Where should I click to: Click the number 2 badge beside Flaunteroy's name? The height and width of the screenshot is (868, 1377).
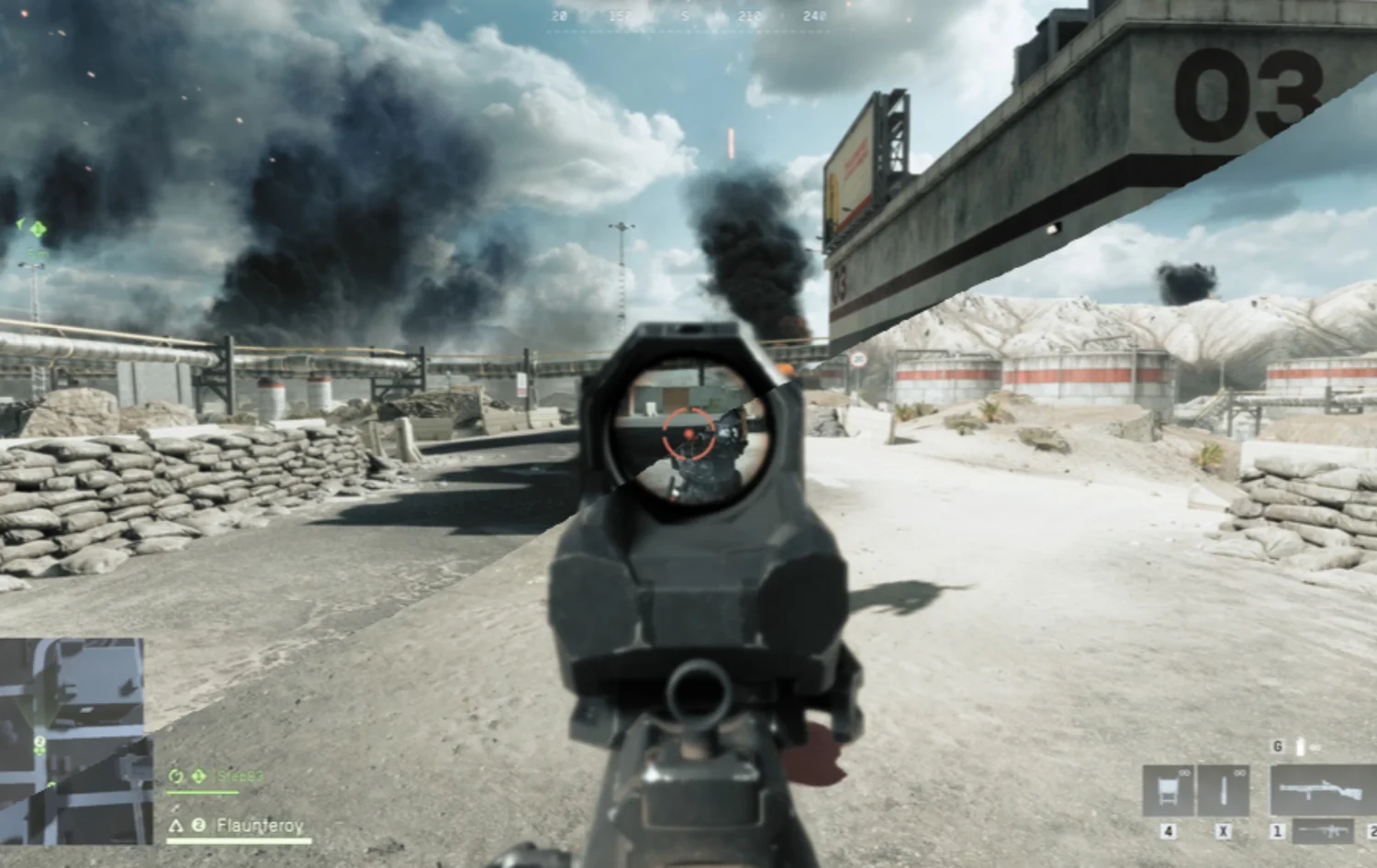tap(199, 827)
